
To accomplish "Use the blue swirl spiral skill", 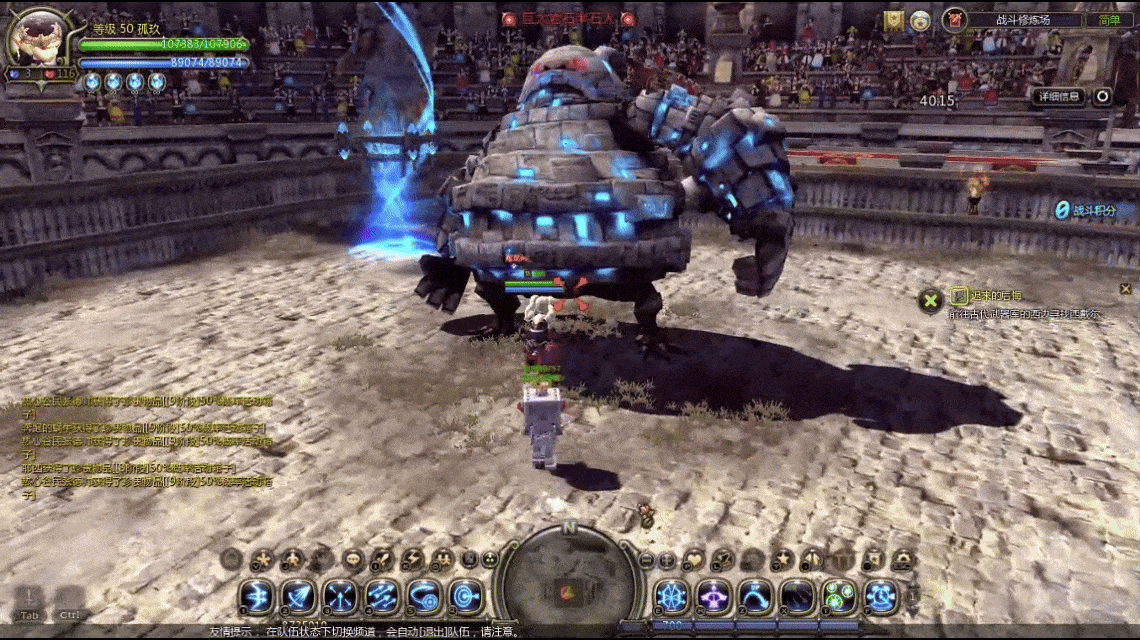I will pos(424,596).
